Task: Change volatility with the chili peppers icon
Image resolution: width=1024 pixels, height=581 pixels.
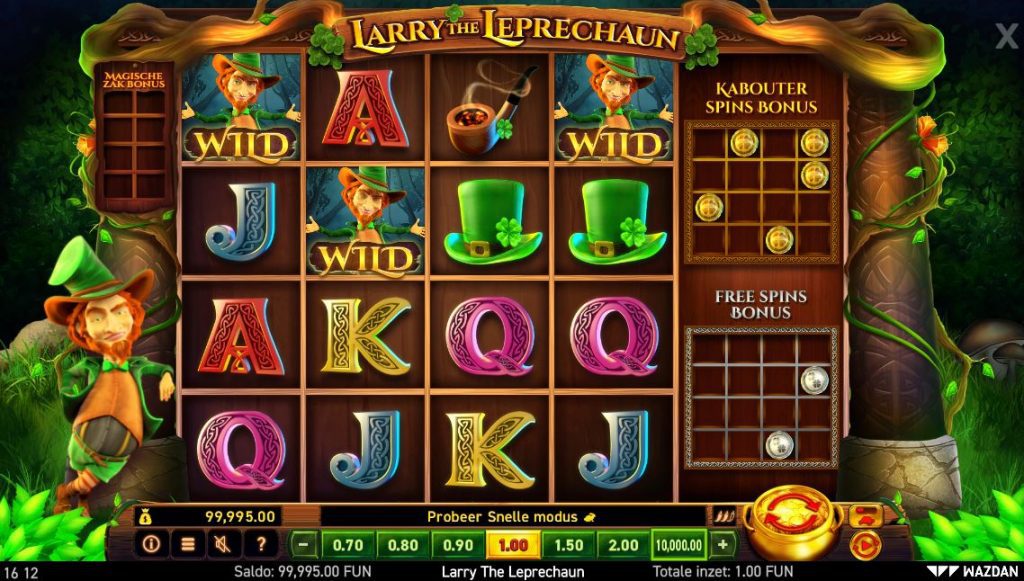Action: coord(724,516)
